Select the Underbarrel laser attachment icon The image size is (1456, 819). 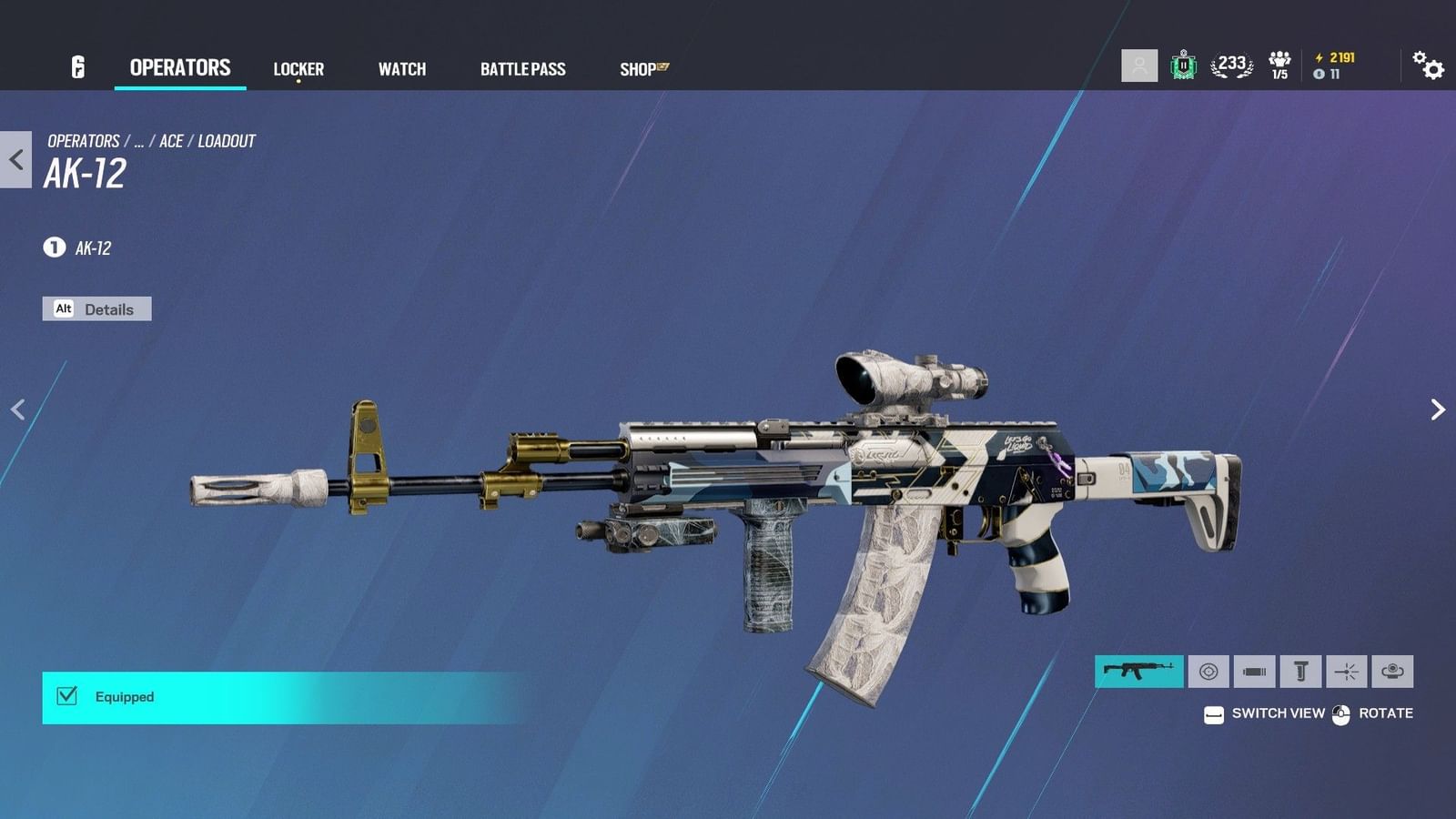click(1346, 672)
